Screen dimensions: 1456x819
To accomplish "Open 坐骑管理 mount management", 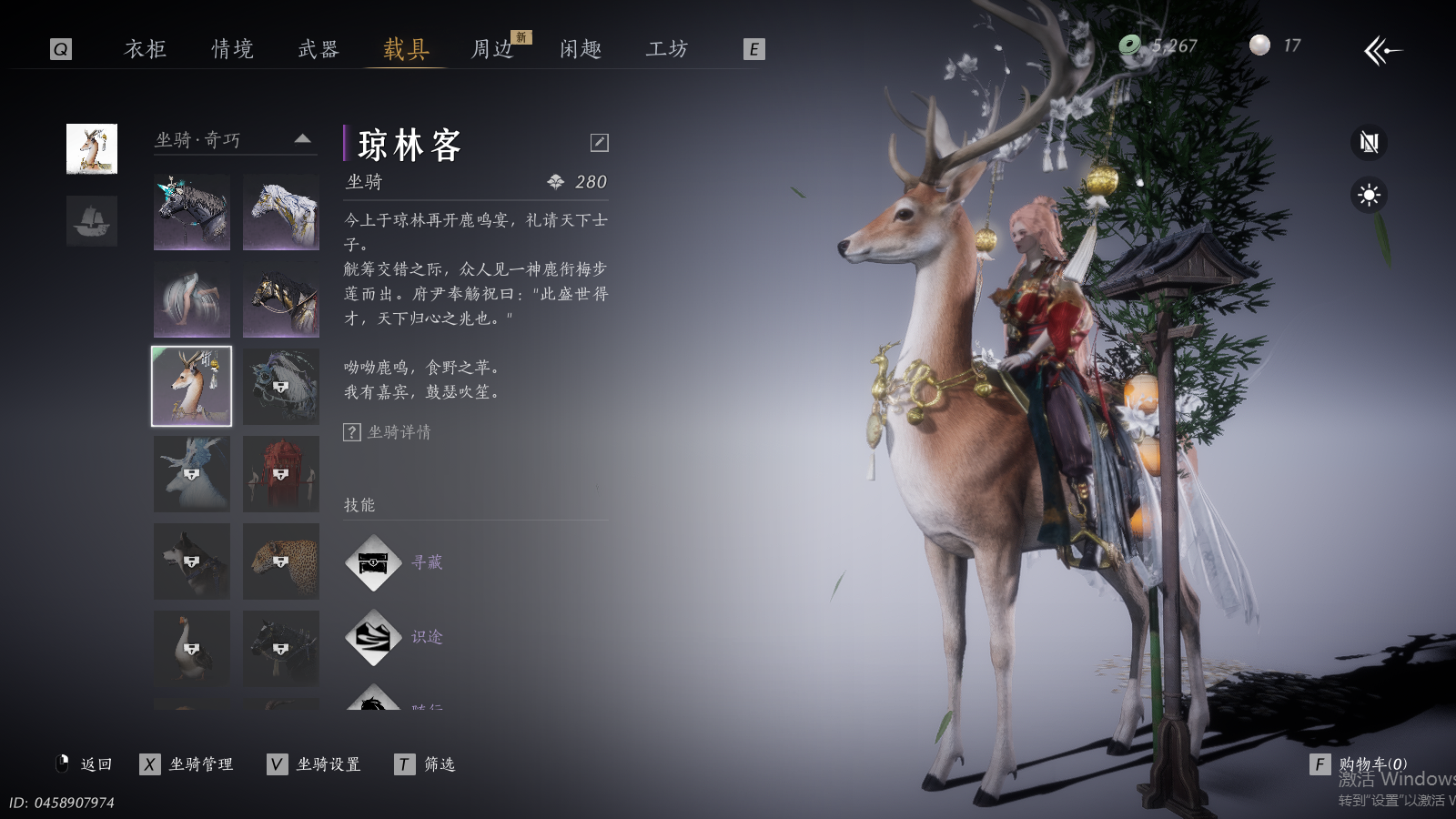I will [187, 764].
